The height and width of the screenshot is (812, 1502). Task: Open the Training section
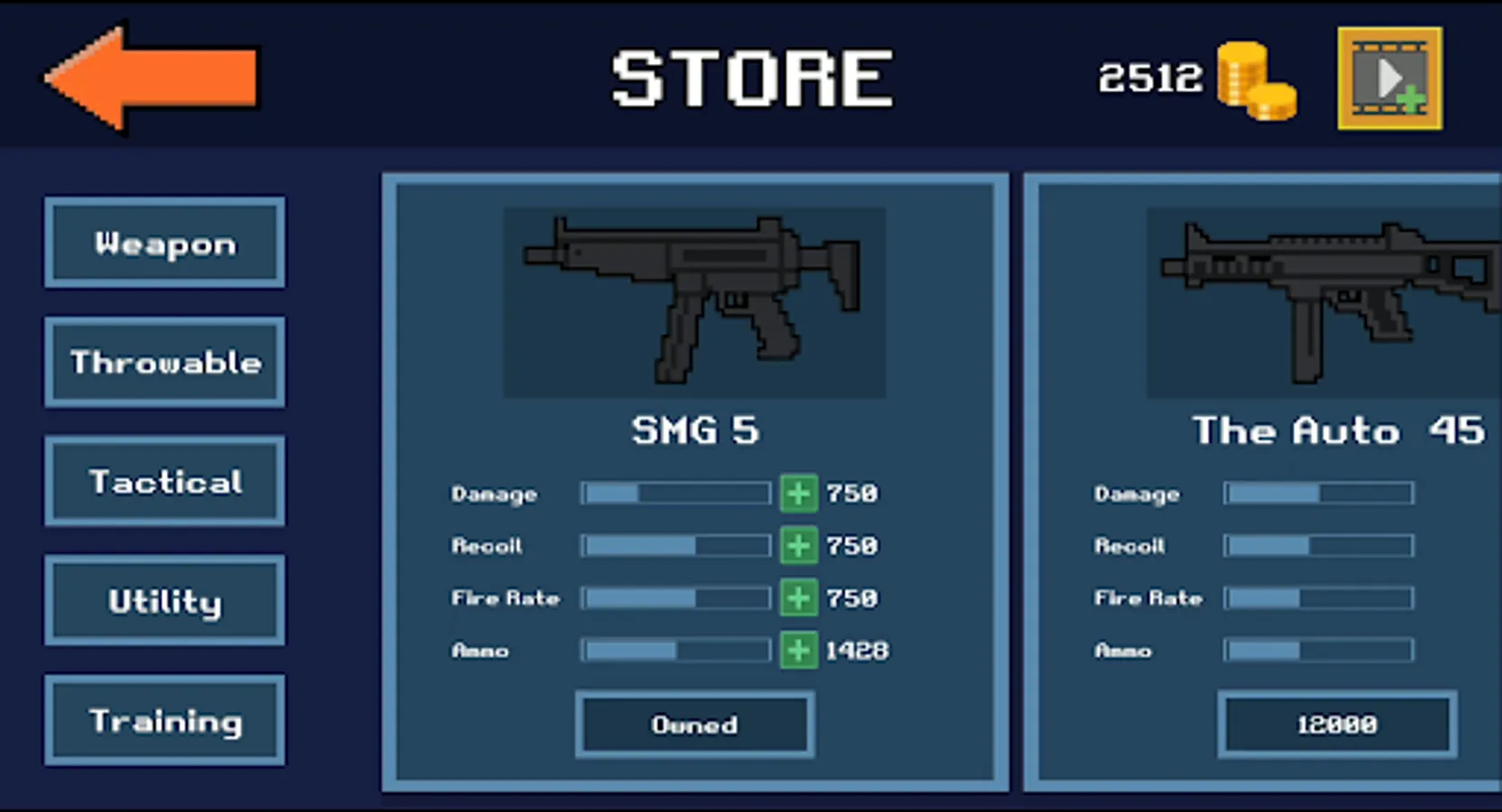165,719
